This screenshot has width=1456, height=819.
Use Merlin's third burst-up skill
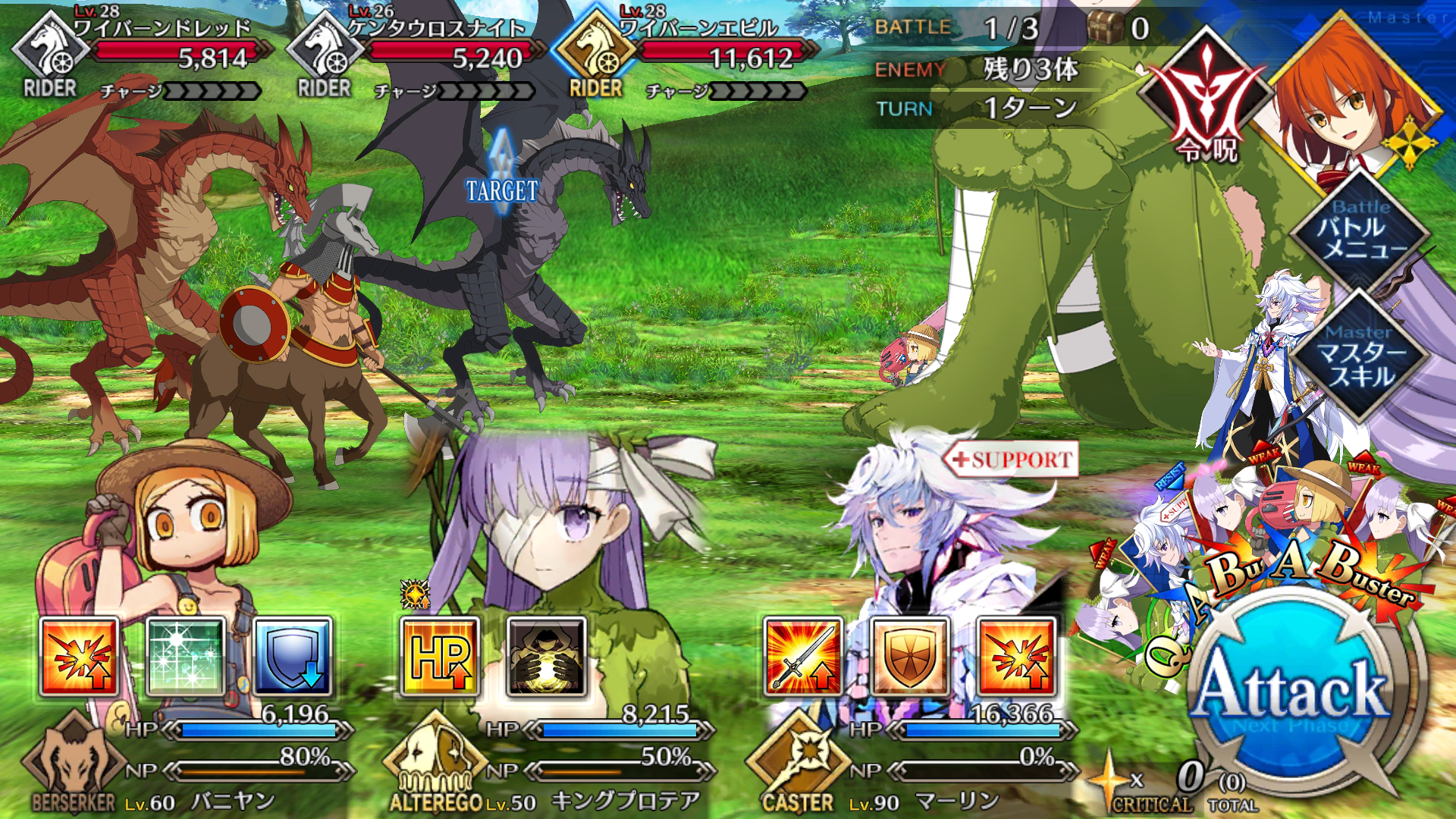click(x=1016, y=657)
